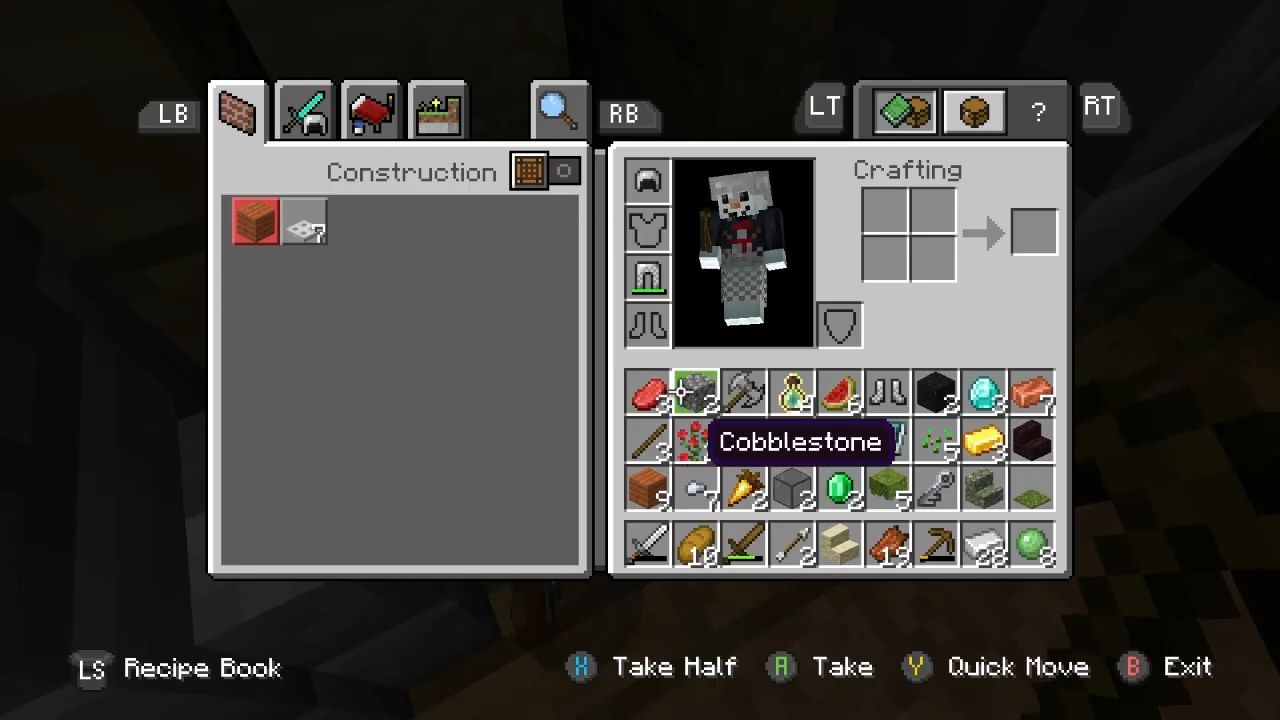This screenshot has height=720, width=1280.
Task: Select the equipped helmet armor slot
Action: click(x=648, y=182)
